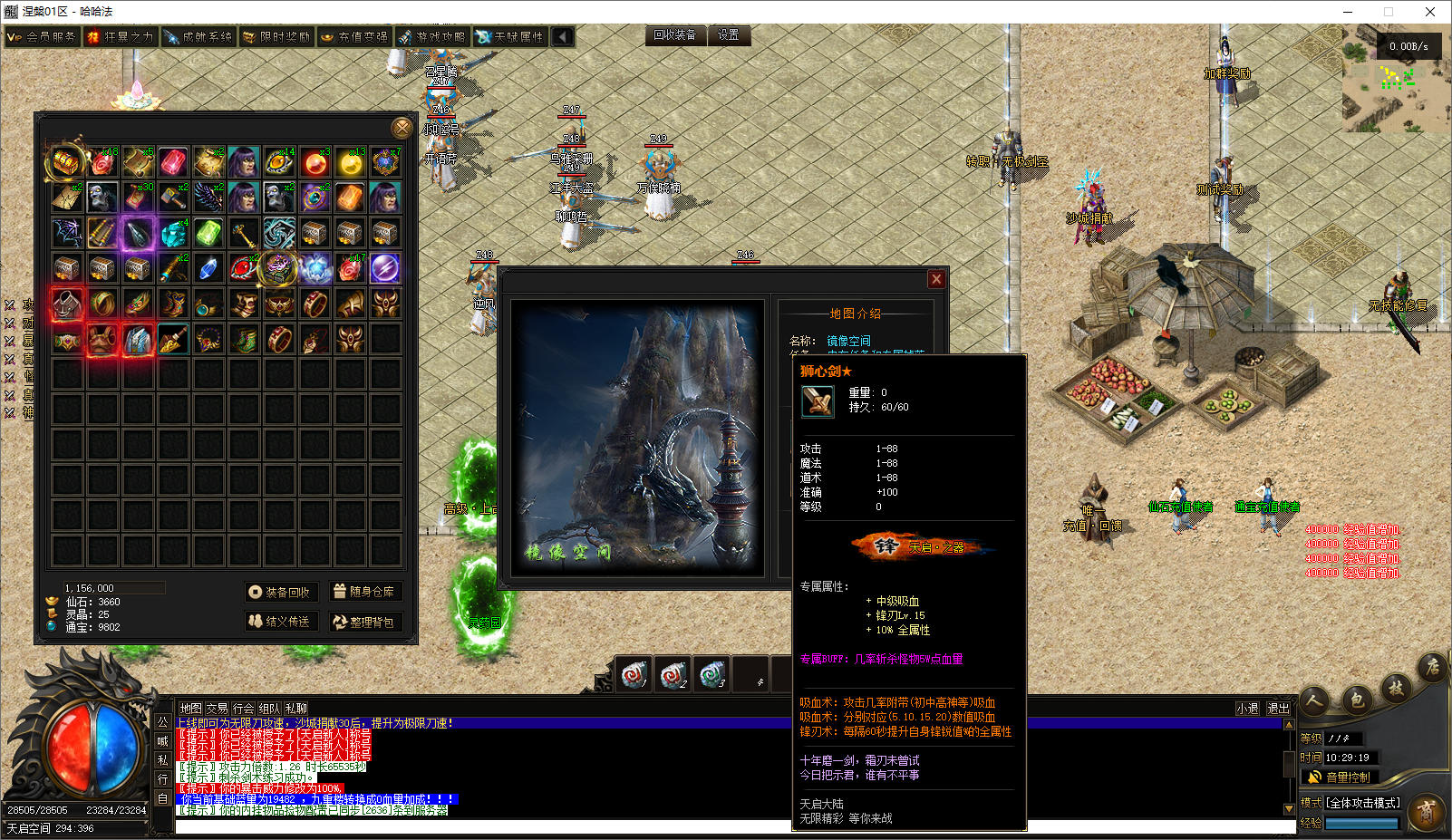Click the 装备回收 button in the bag
This screenshot has width=1452, height=840.
281,592
